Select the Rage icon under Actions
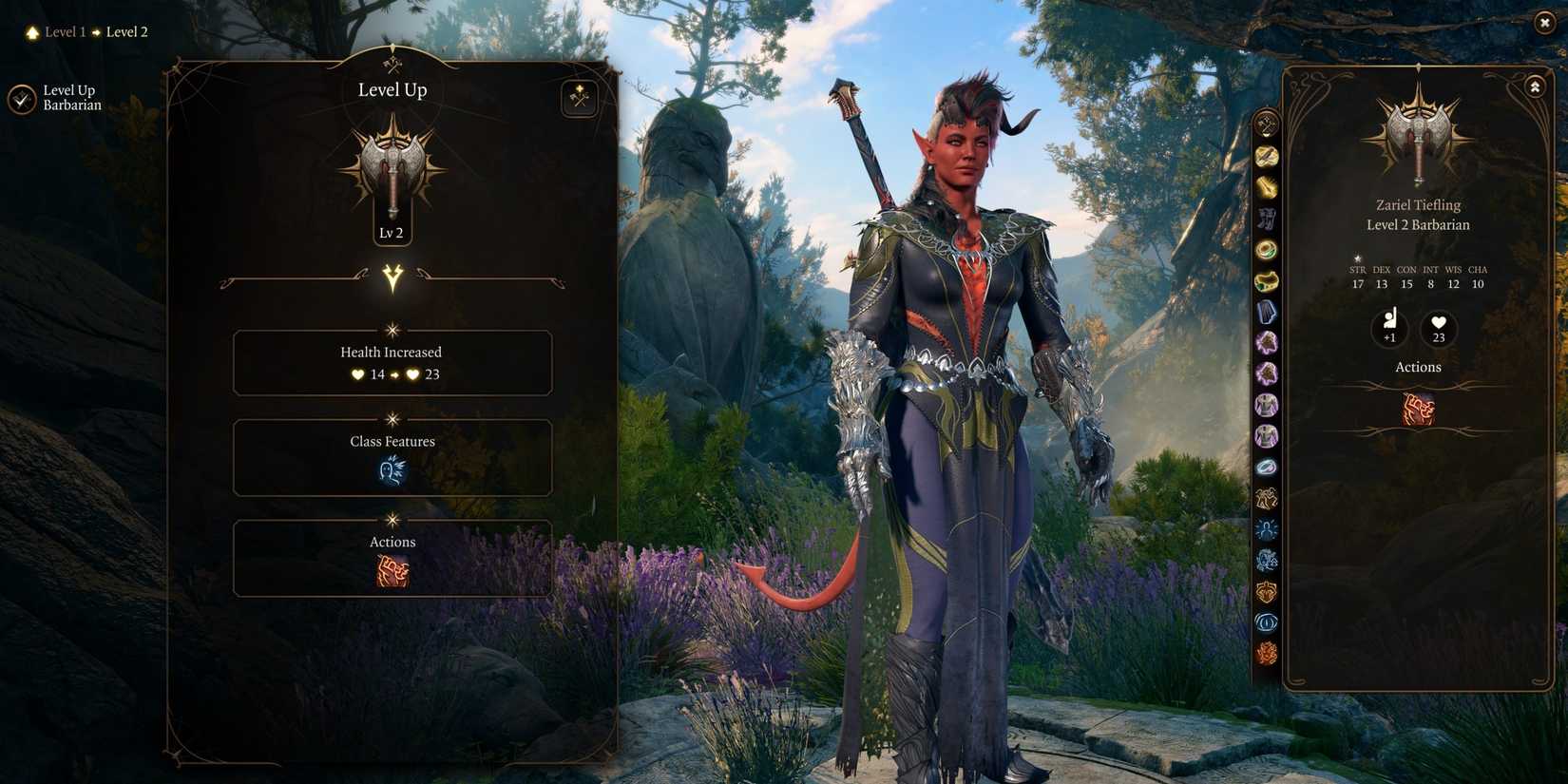The height and width of the screenshot is (784, 1568). (x=392, y=570)
